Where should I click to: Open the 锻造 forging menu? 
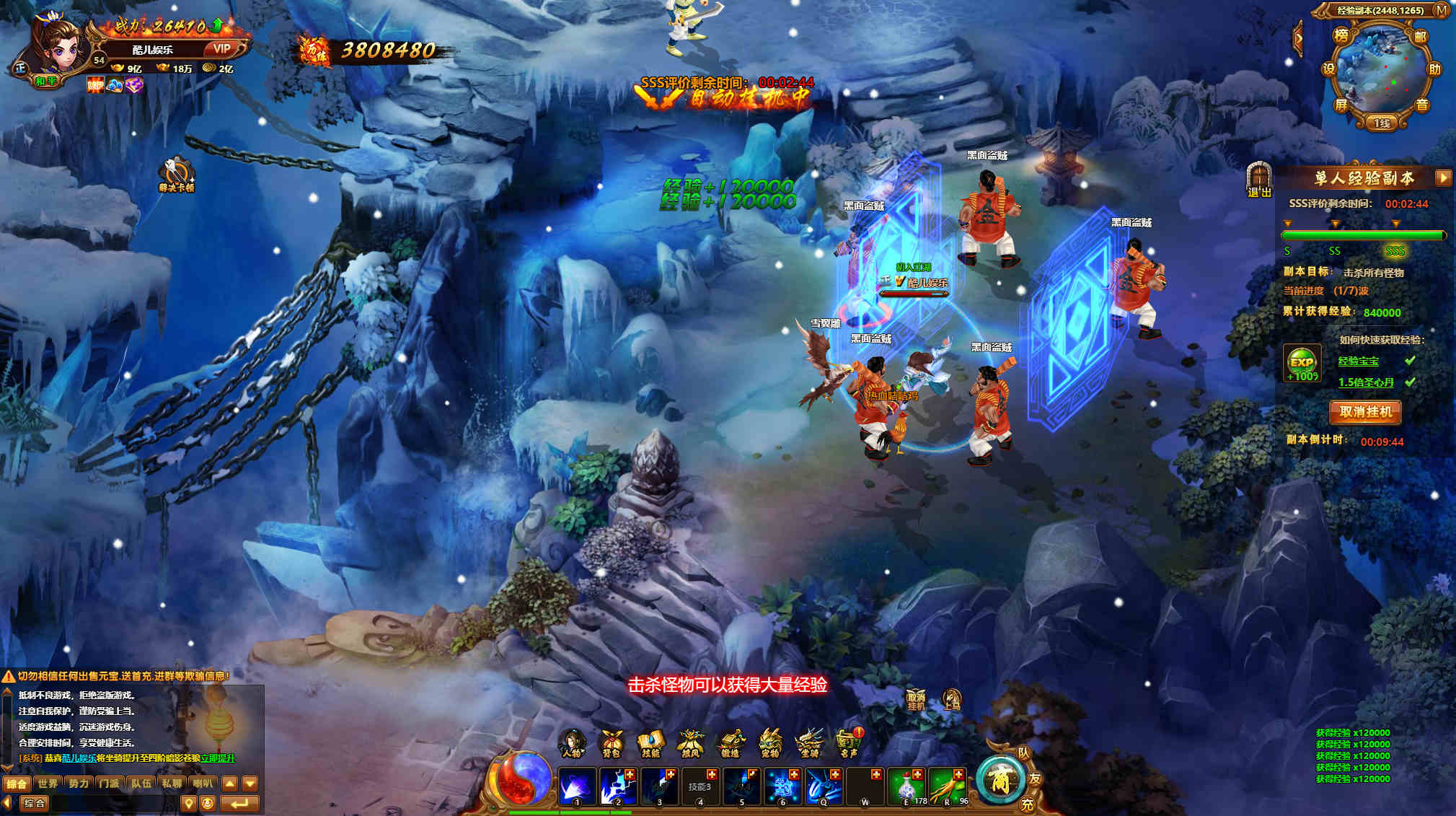coord(731,744)
